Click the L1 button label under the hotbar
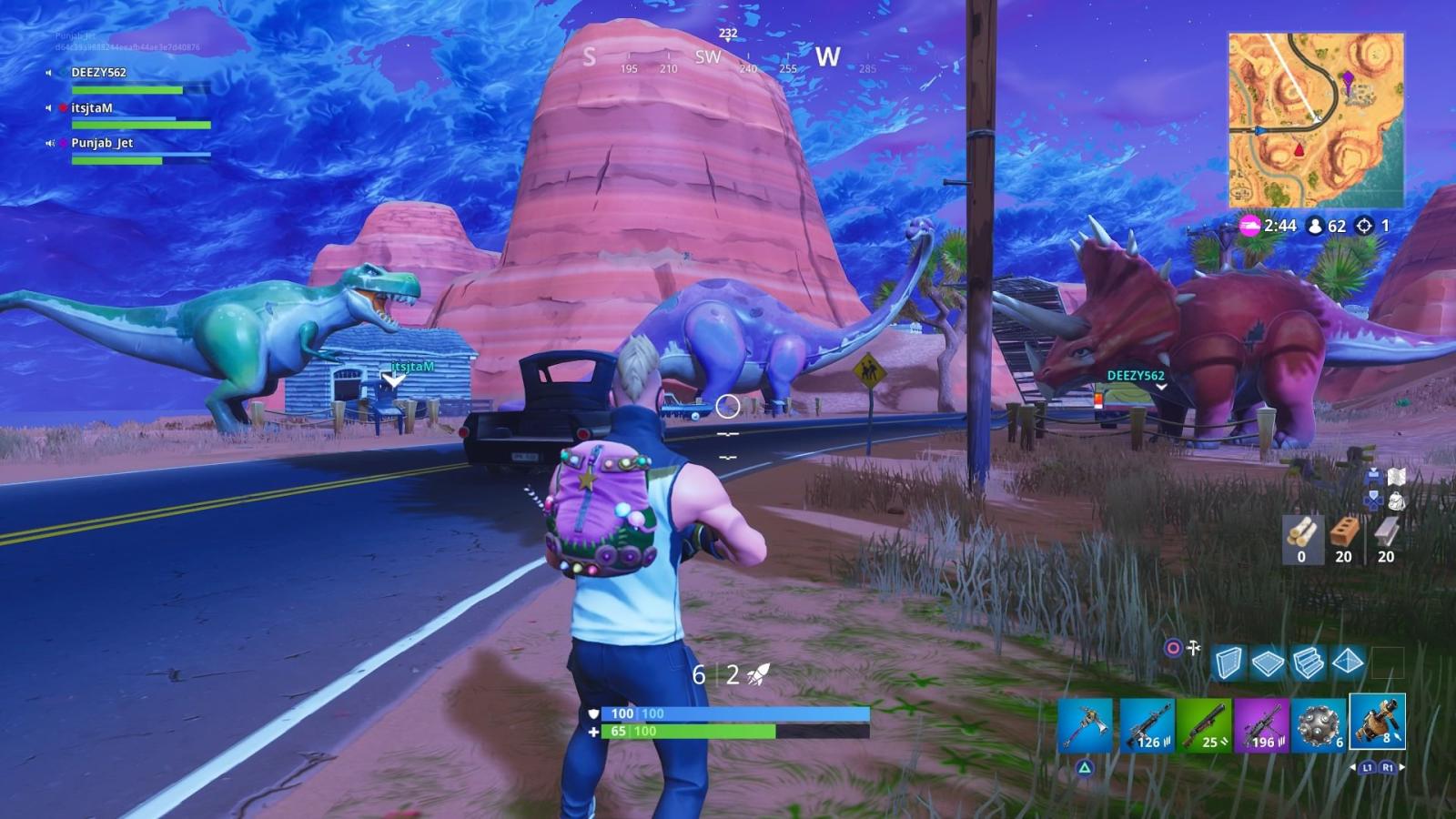The width and height of the screenshot is (1456, 819). (1368, 767)
